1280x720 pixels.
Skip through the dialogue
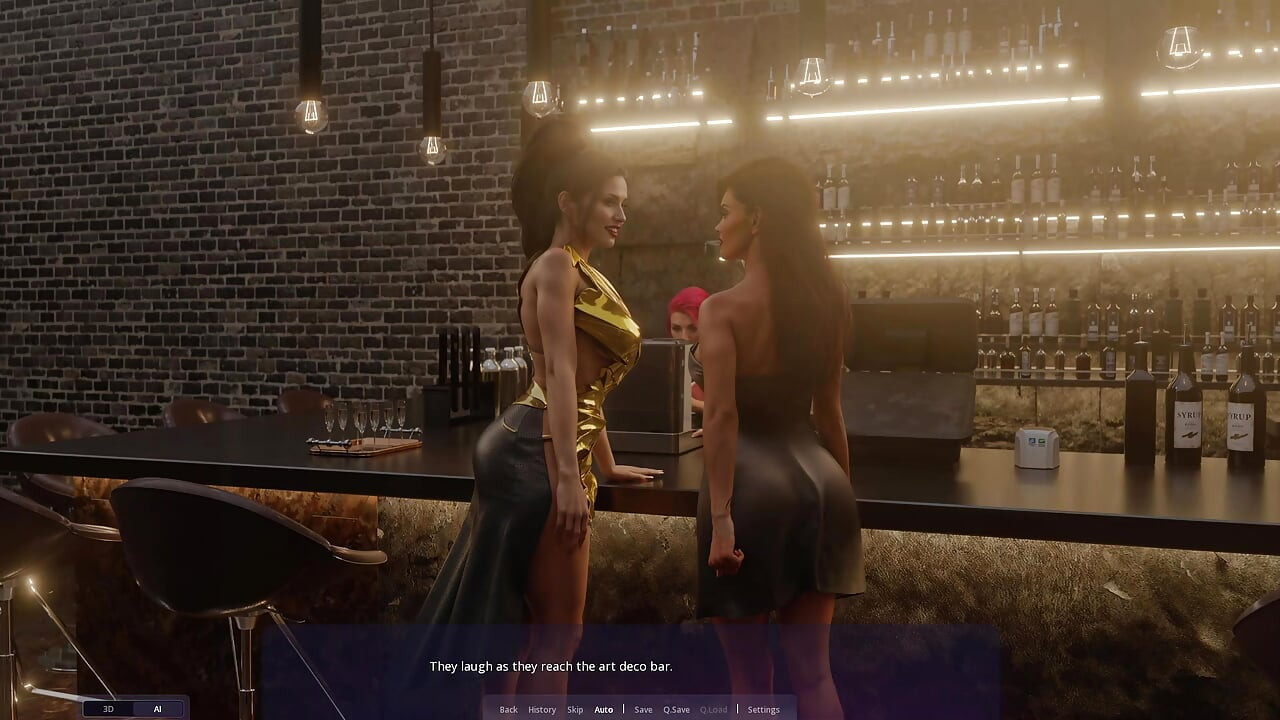(575, 710)
